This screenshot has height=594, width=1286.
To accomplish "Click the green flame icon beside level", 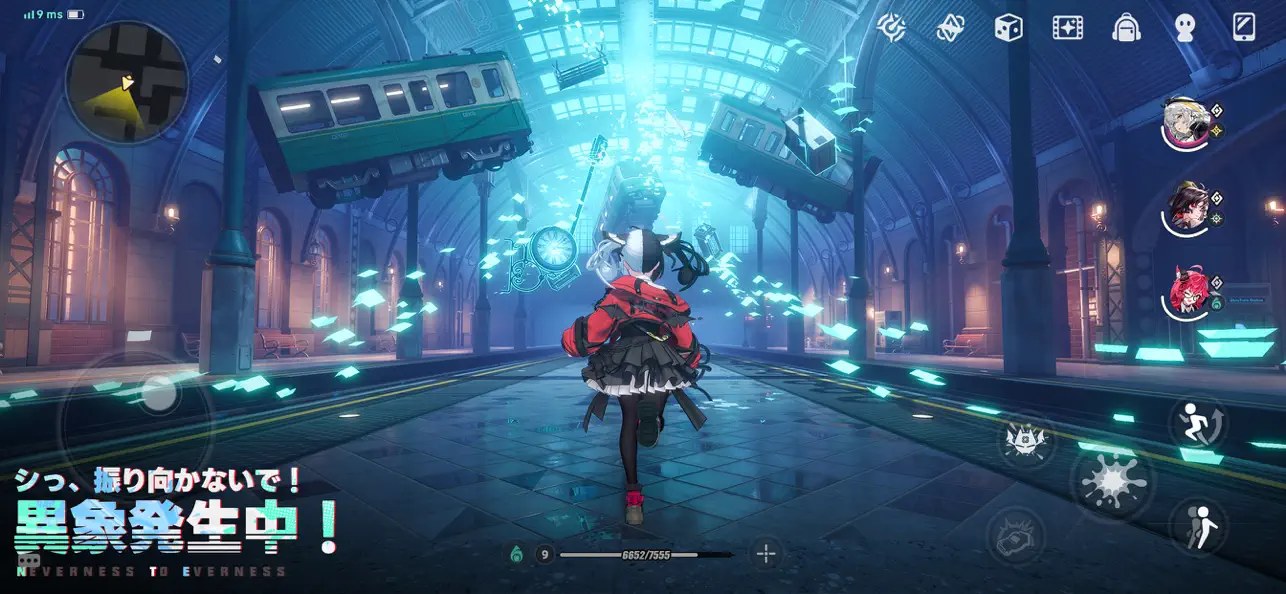I will [517, 553].
